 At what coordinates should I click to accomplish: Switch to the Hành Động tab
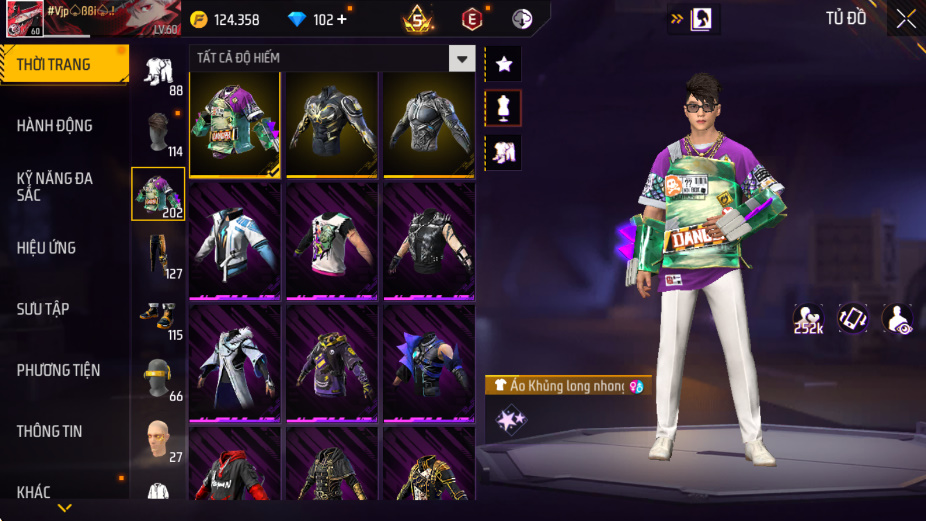[55, 125]
